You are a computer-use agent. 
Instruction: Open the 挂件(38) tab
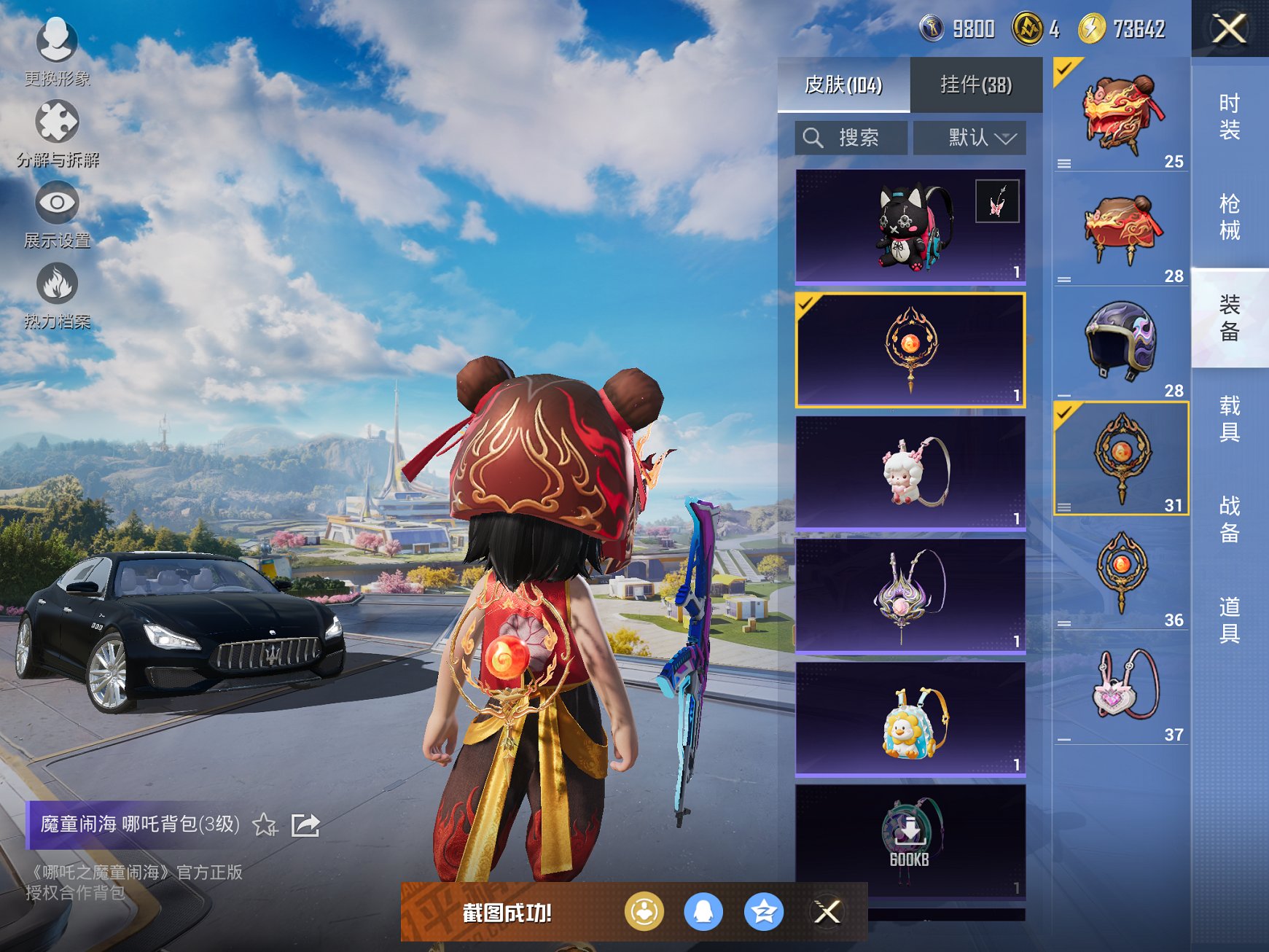point(976,85)
